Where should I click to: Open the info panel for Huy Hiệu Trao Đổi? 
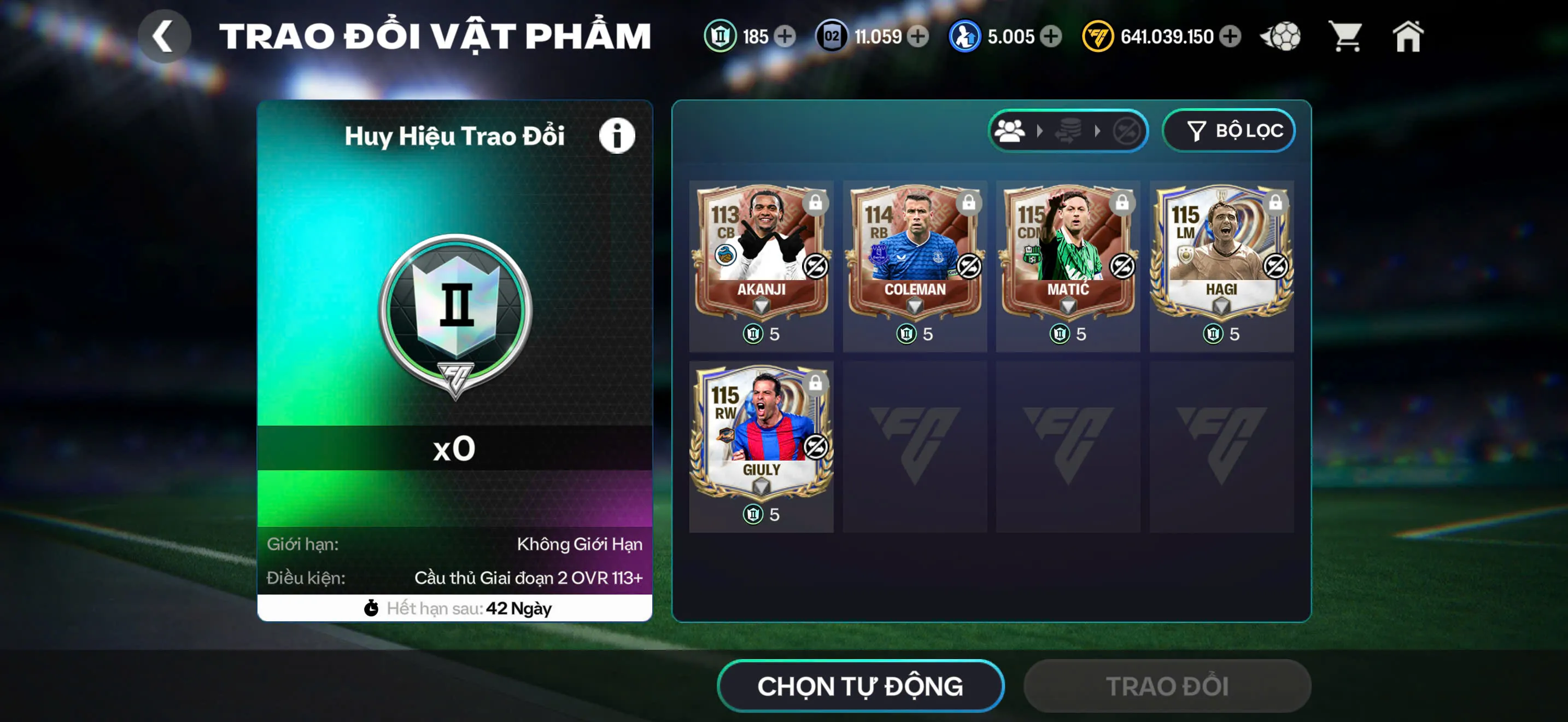click(x=617, y=135)
